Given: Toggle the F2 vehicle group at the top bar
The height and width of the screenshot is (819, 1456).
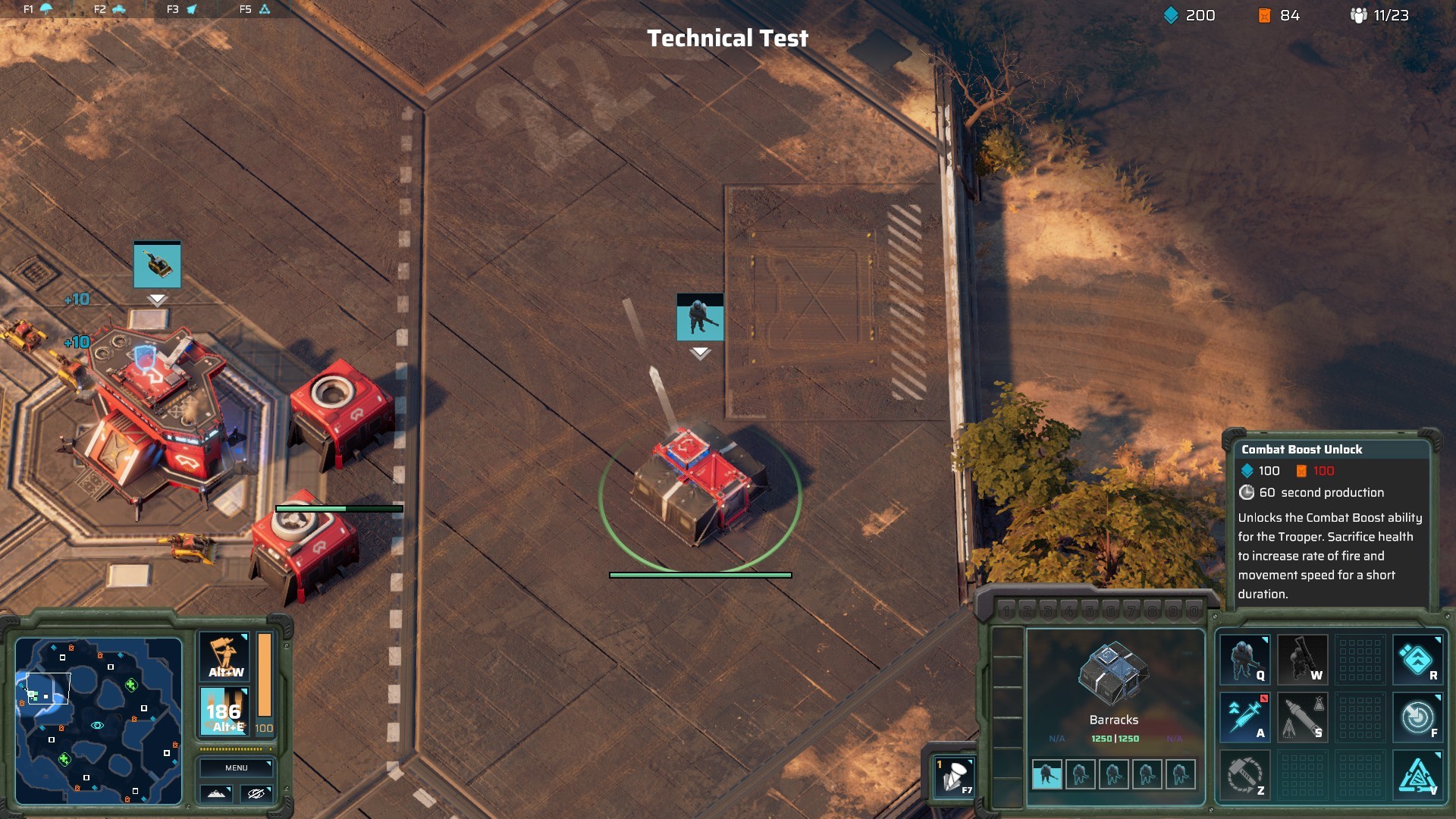Looking at the screenshot, I should coord(118,10).
